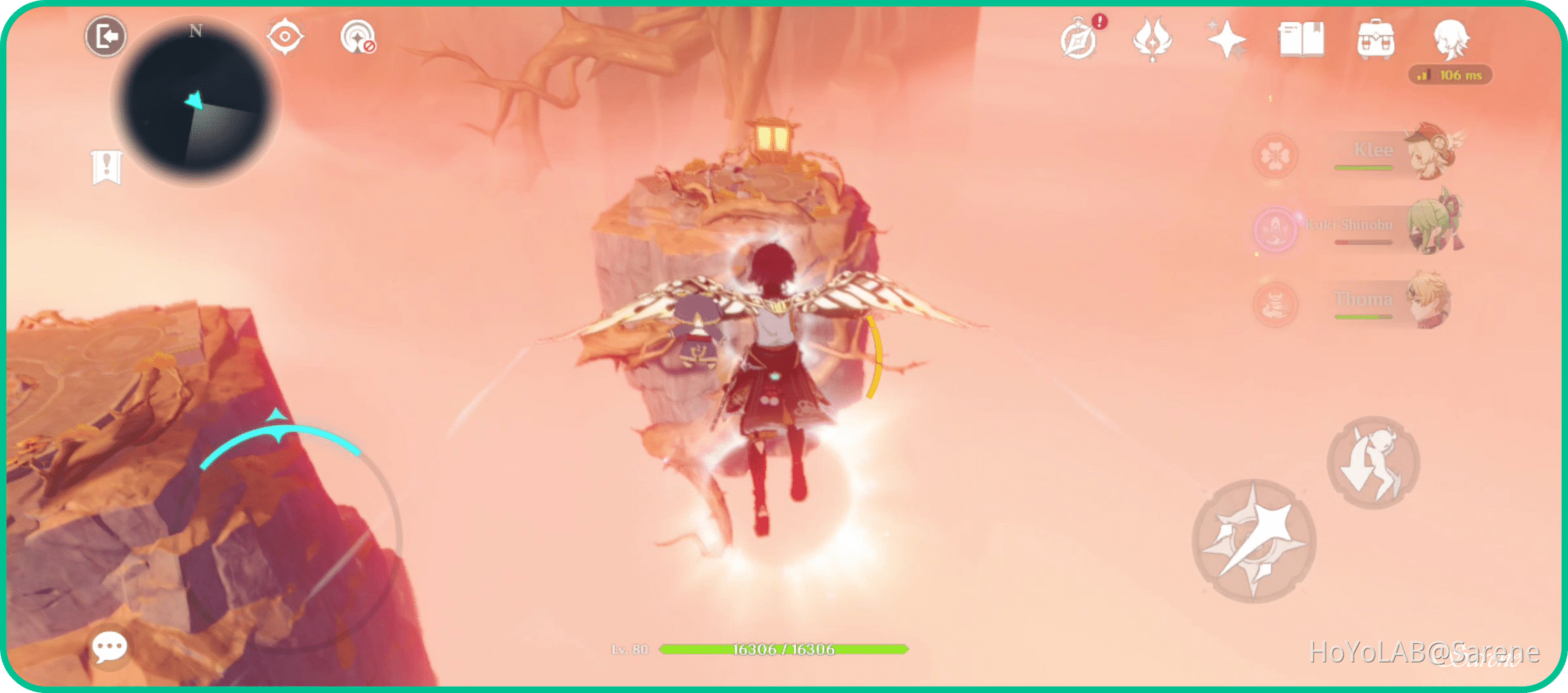Open the quest journal book

(x=1301, y=40)
